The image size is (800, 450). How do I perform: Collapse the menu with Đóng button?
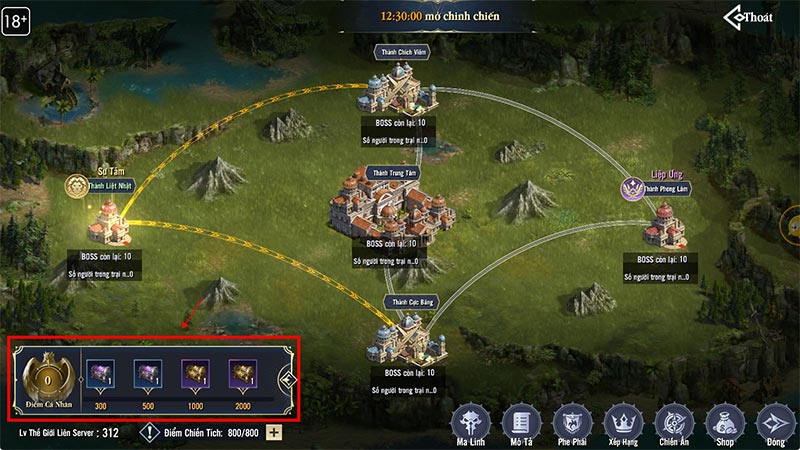click(773, 420)
